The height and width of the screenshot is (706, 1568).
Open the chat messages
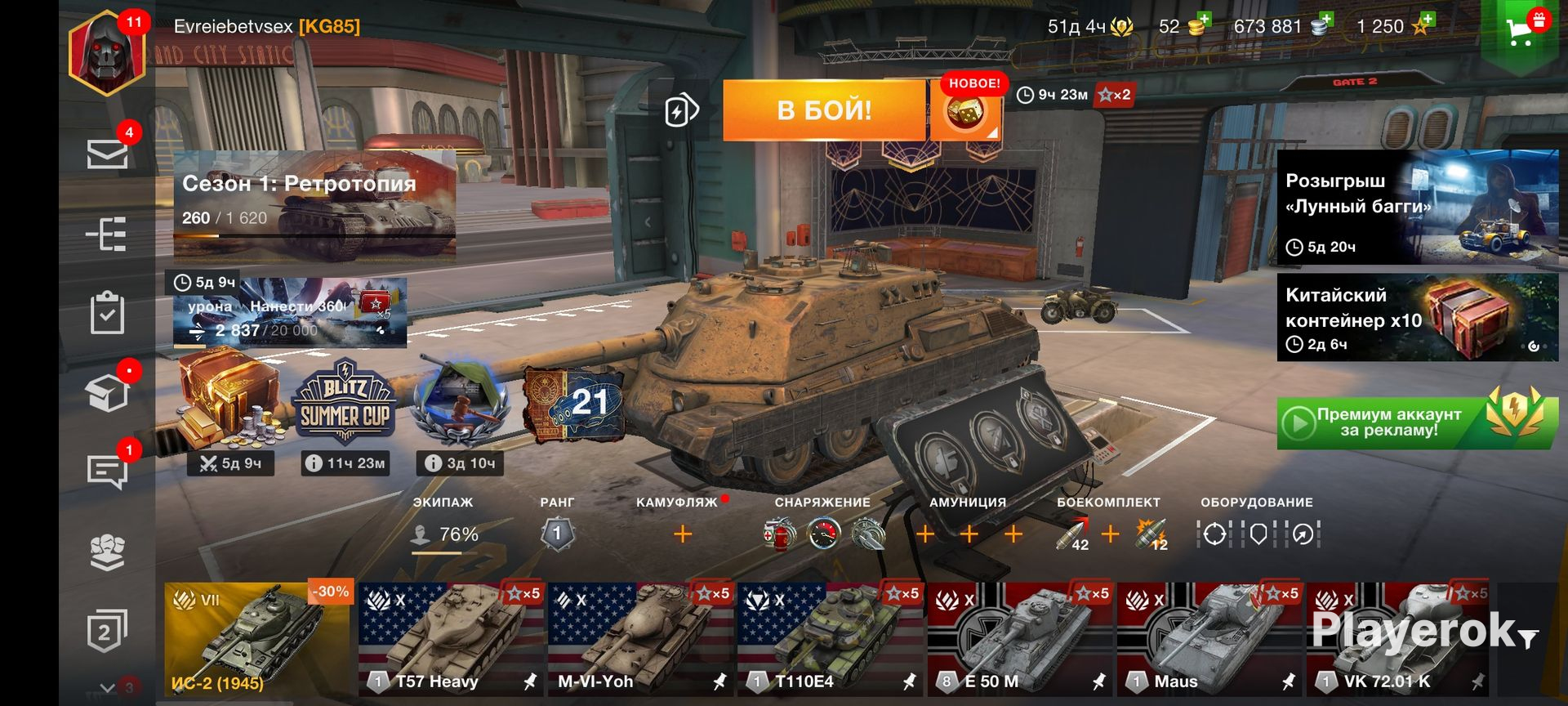click(107, 471)
